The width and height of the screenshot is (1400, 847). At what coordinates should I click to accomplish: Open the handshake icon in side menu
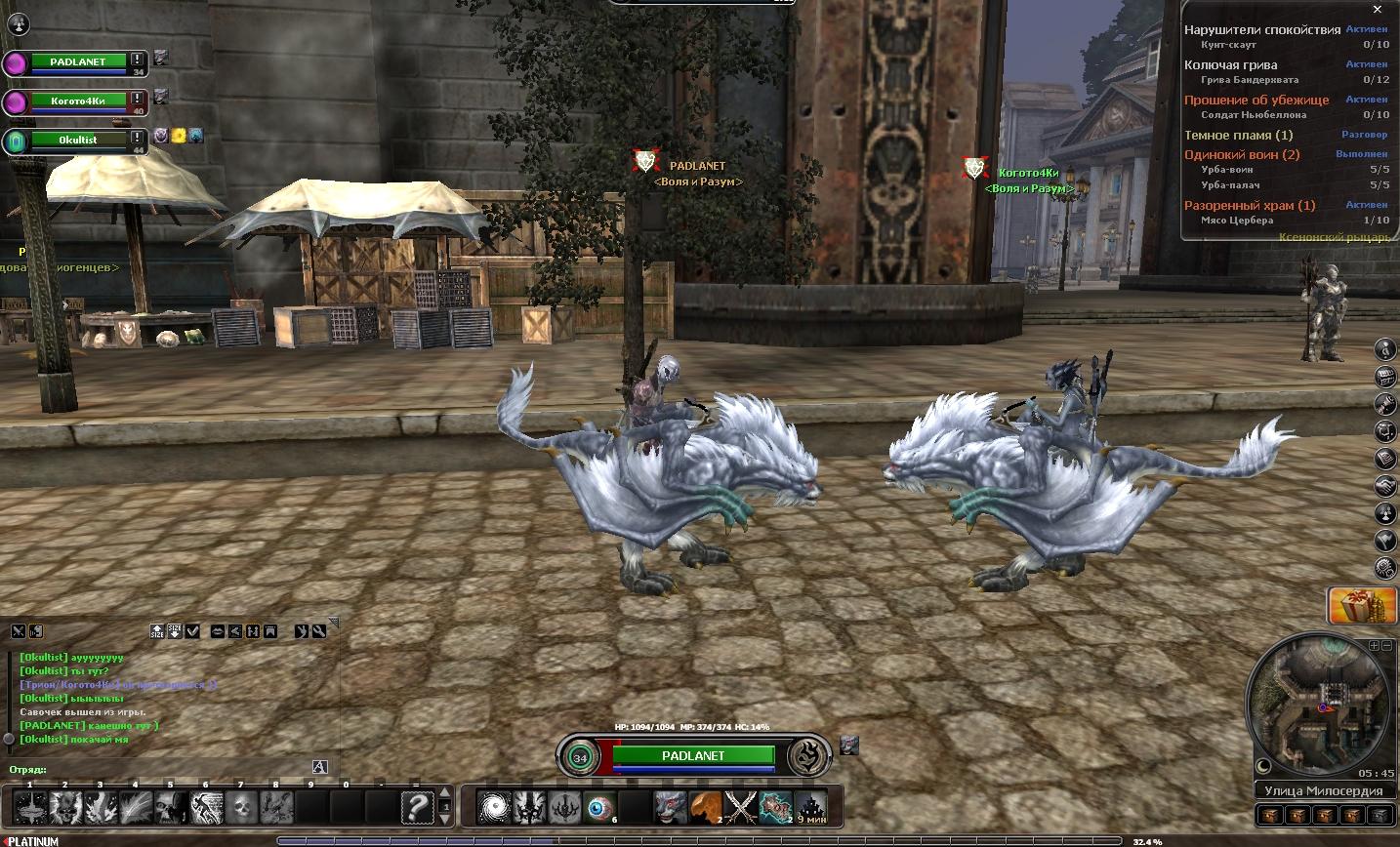point(1384,485)
